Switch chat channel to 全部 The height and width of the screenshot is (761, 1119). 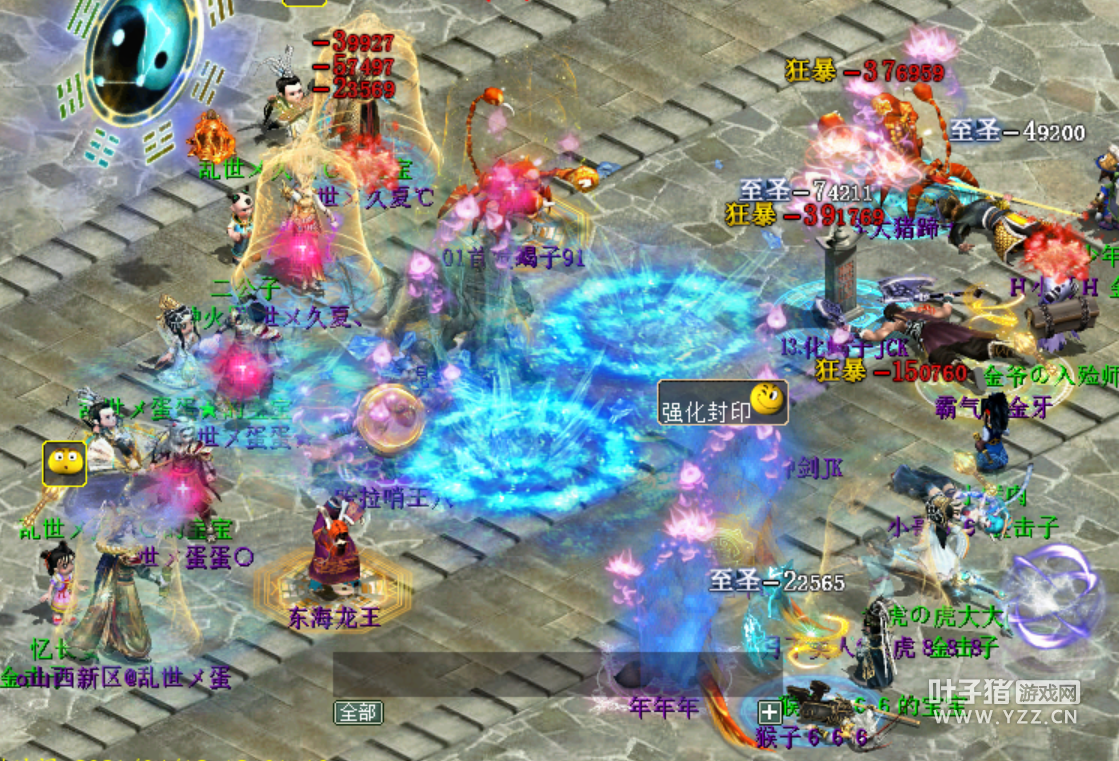pyautogui.click(x=358, y=712)
